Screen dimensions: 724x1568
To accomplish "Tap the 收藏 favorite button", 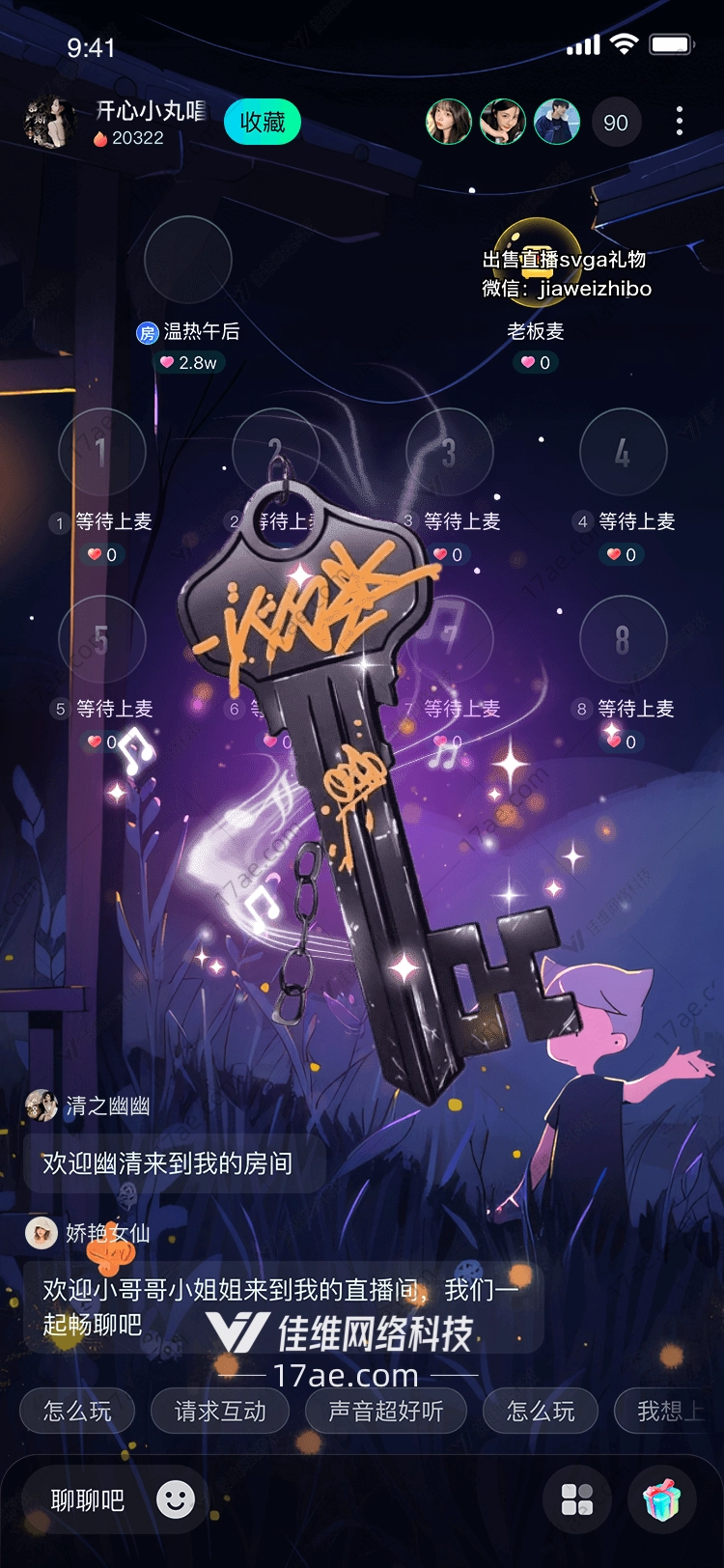I will click(263, 123).
